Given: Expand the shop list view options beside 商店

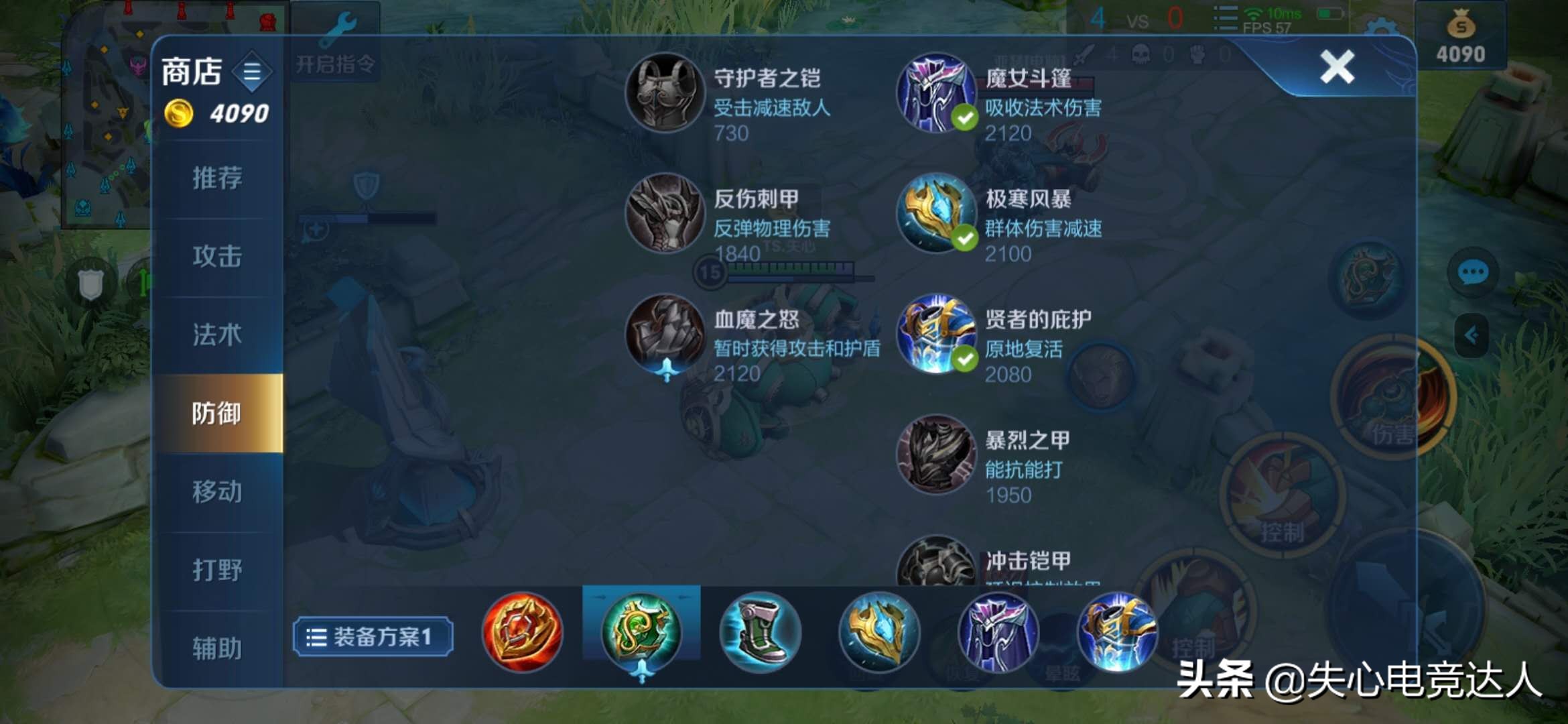Looking at the screenshot, I should coord(253,71).
